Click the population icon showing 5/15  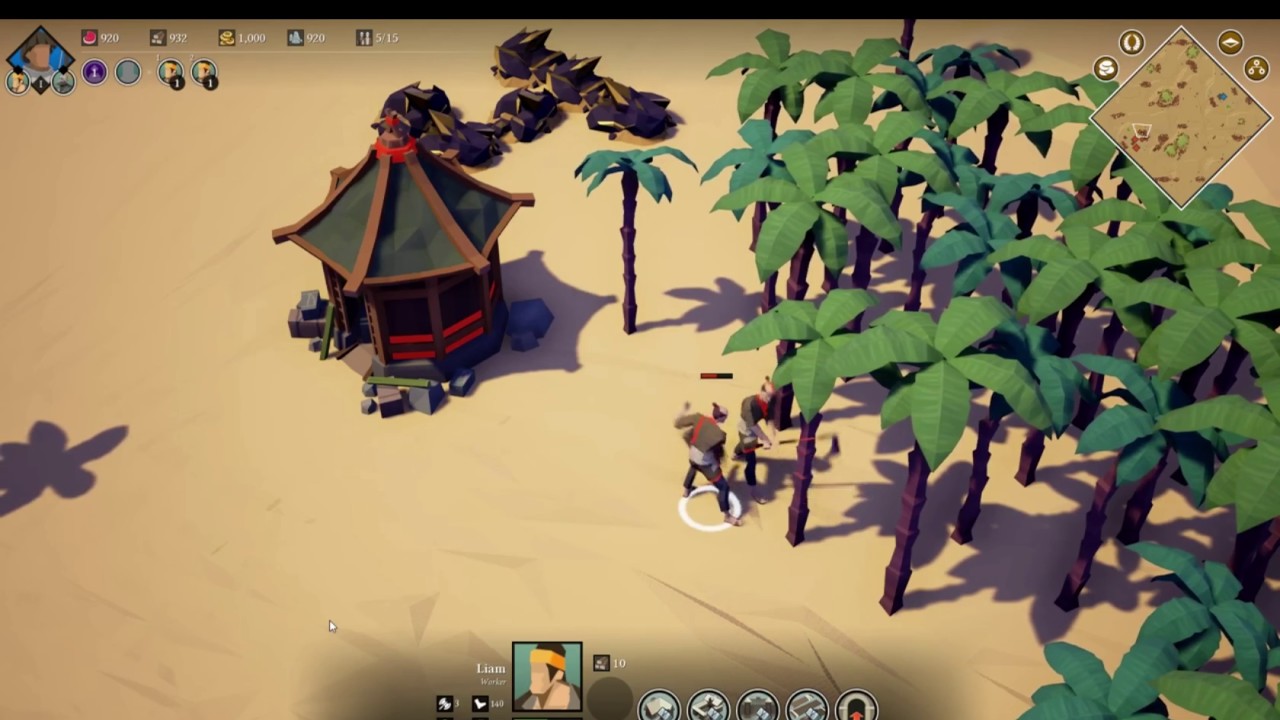[x=364, y=37]
